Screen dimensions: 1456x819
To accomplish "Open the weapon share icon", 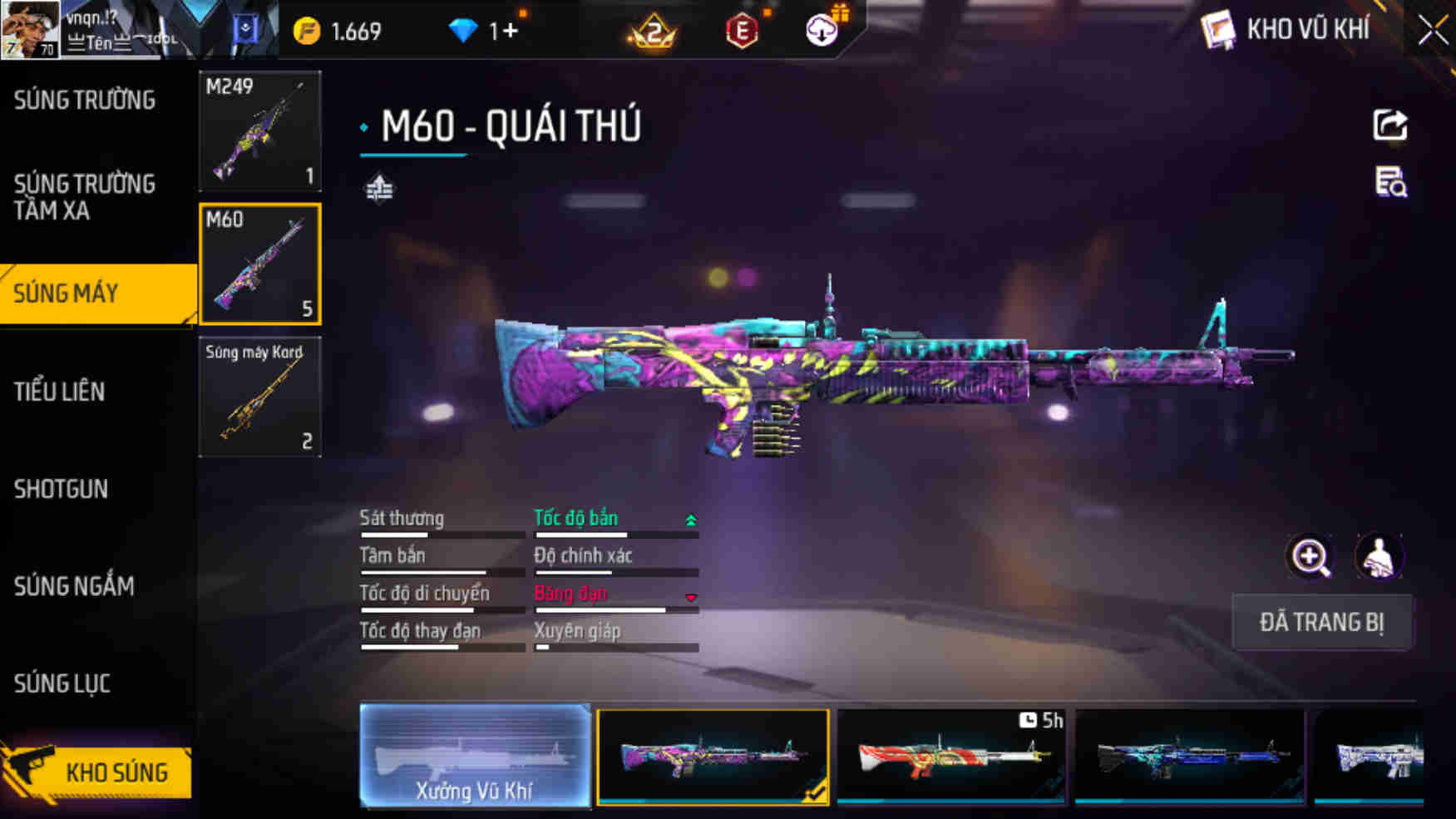I will pos(1389,125).
